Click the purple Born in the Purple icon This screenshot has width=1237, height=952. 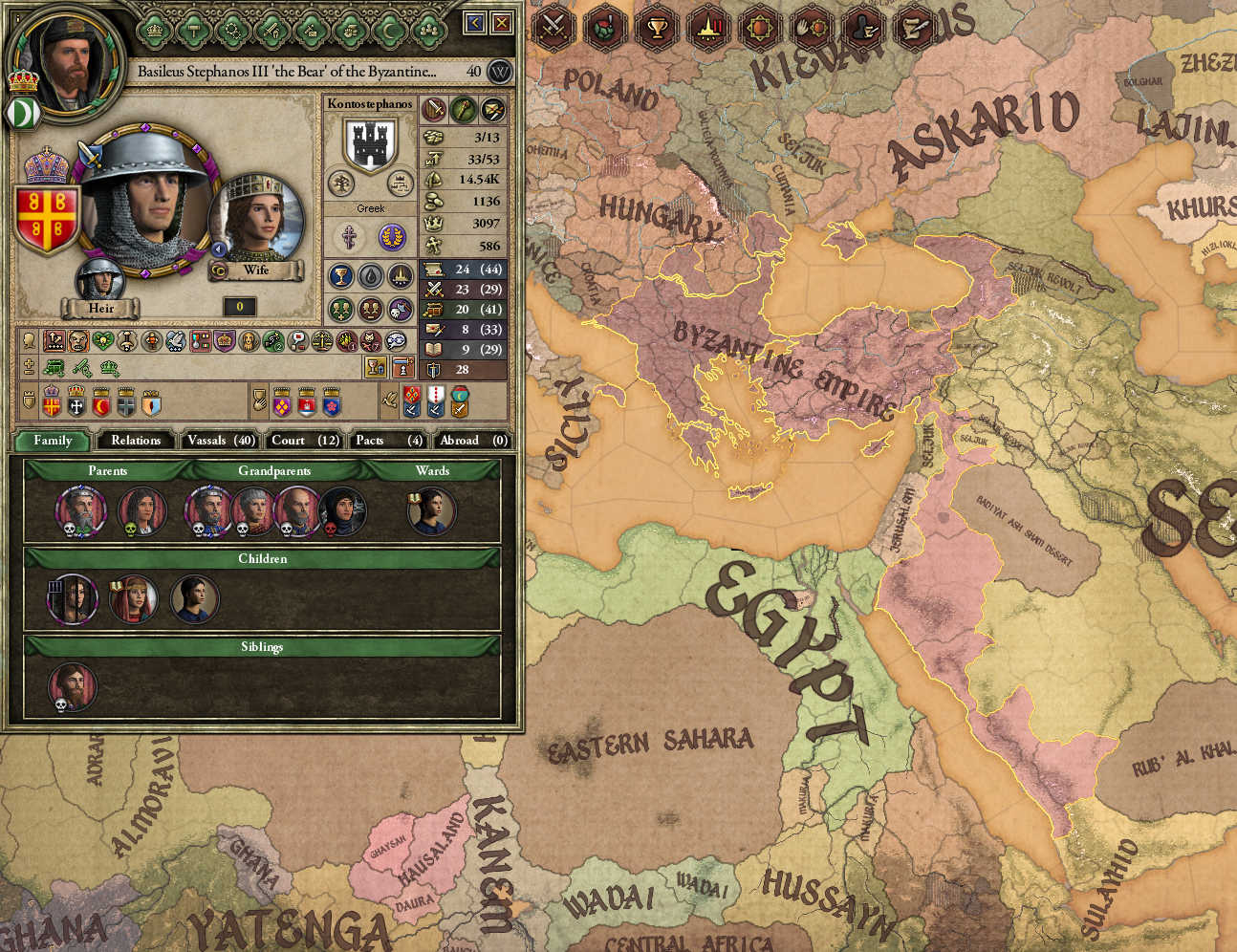point(392,238)
